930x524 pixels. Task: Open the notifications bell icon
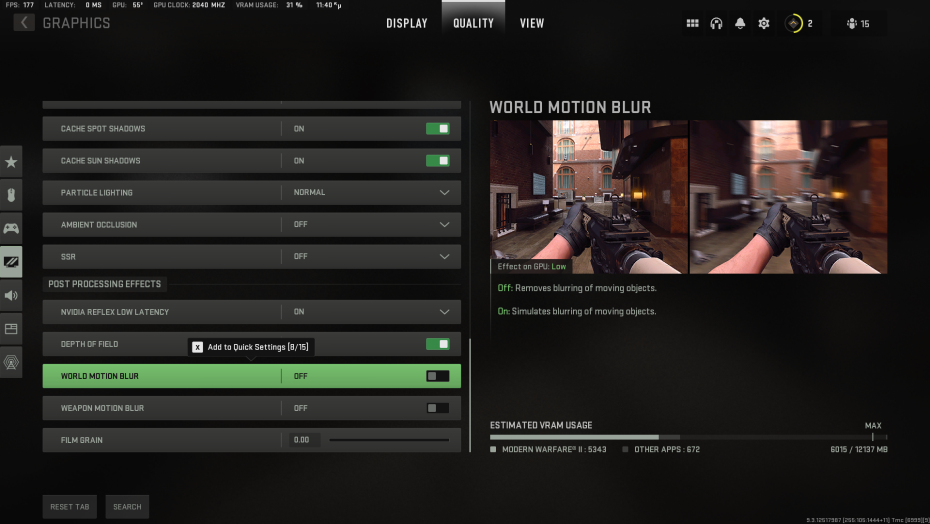[x=740, y=23]
